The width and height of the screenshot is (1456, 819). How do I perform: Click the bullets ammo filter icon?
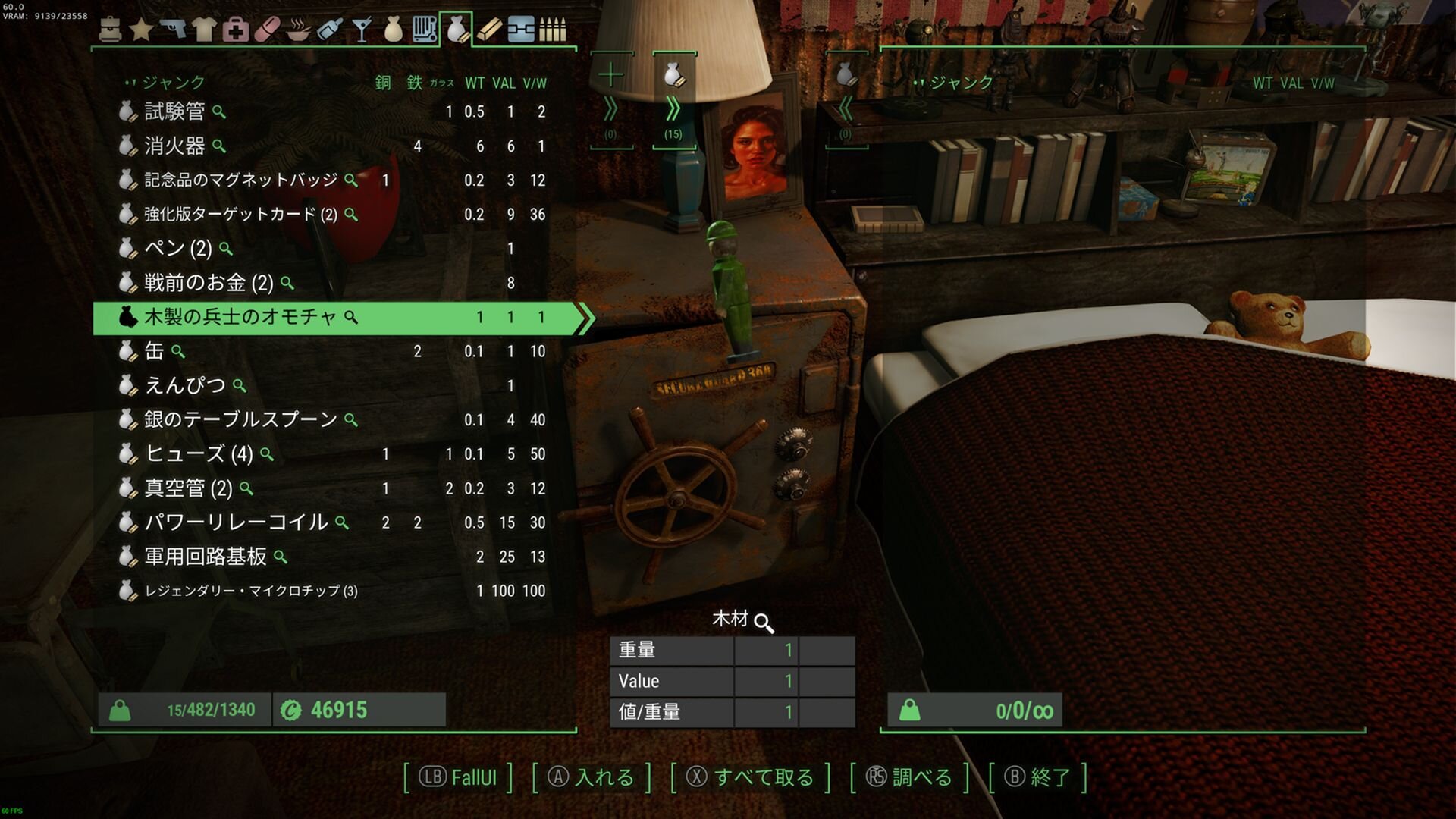pyautogui.click(x=554, y=29)
